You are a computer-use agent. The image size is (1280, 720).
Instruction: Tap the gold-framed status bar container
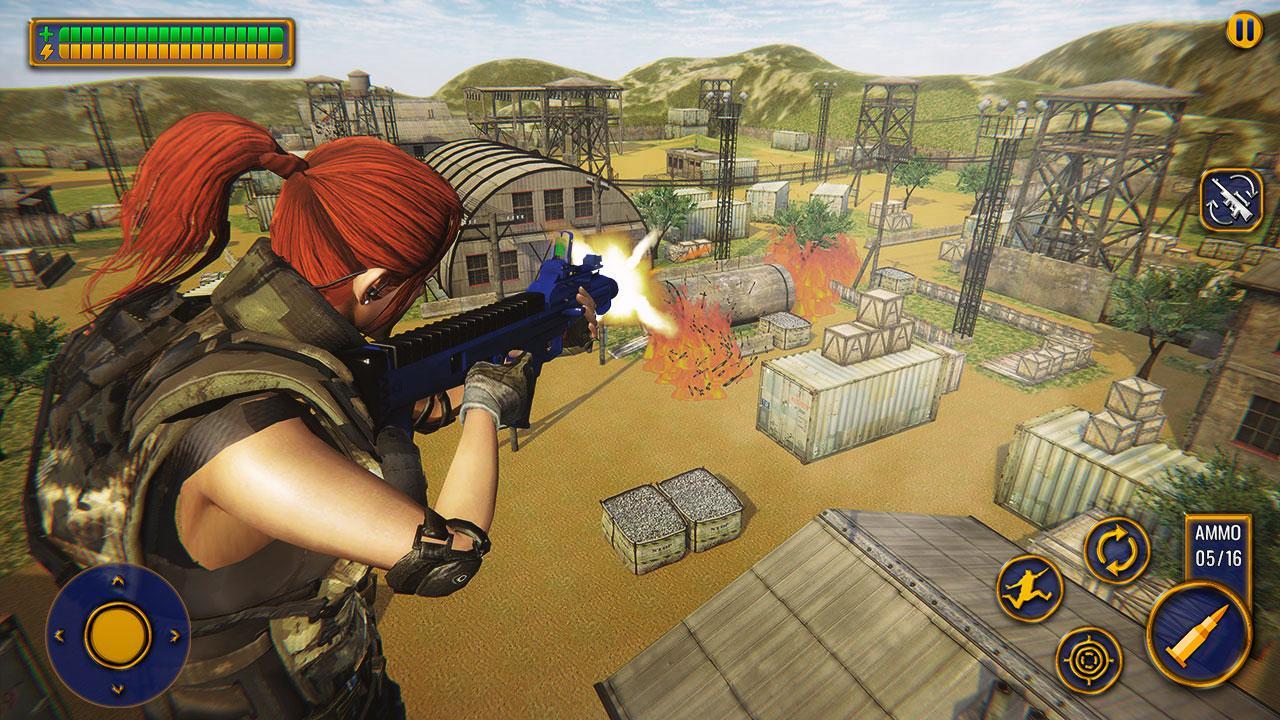coord(160,41)
